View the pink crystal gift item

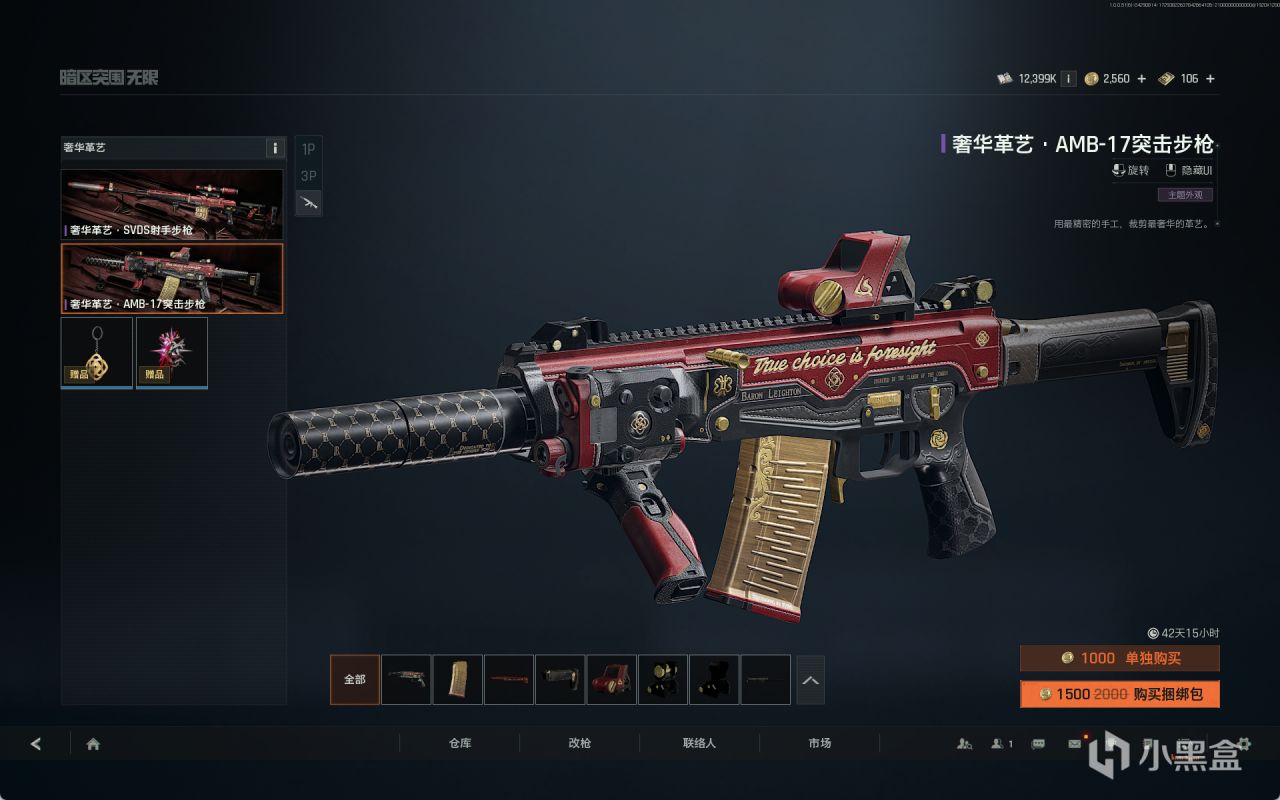(x=172, y=352)
